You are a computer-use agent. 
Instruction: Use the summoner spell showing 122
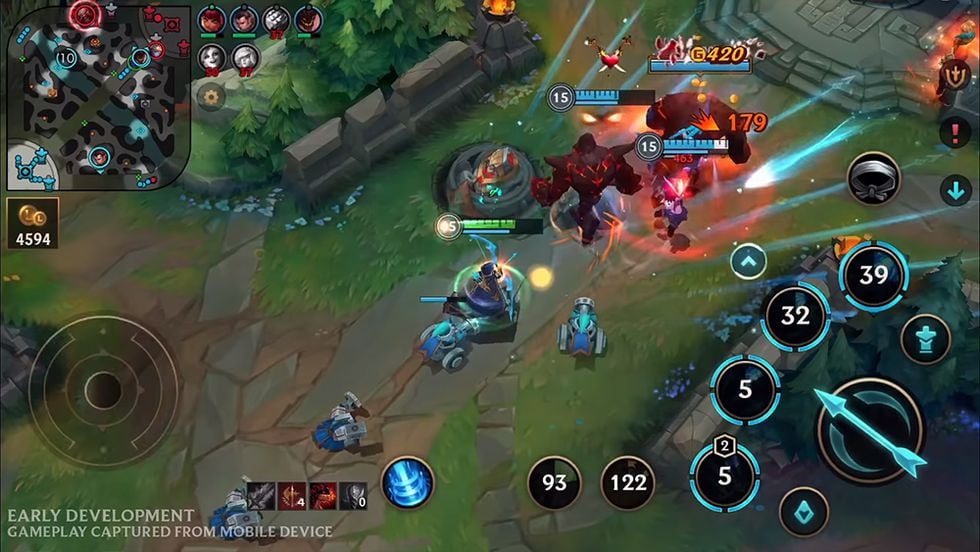pos(627,483)
